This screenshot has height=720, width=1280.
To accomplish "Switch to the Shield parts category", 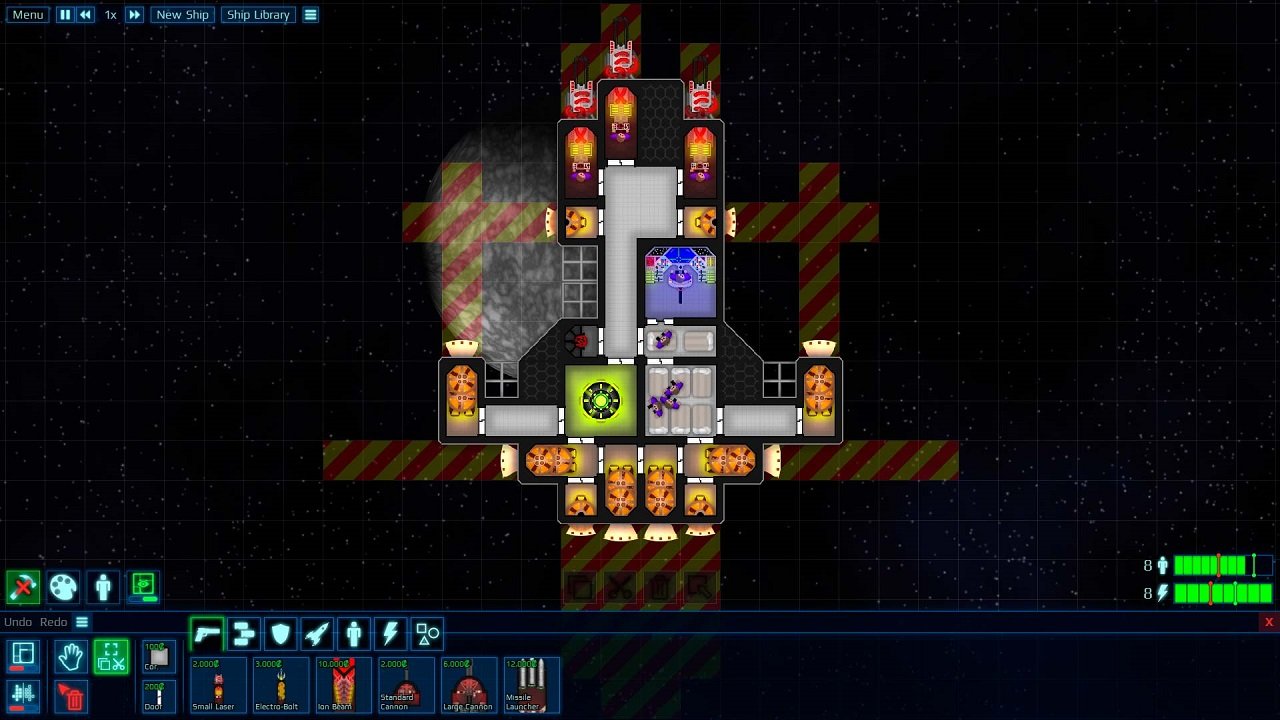I will tap(280, 633).
